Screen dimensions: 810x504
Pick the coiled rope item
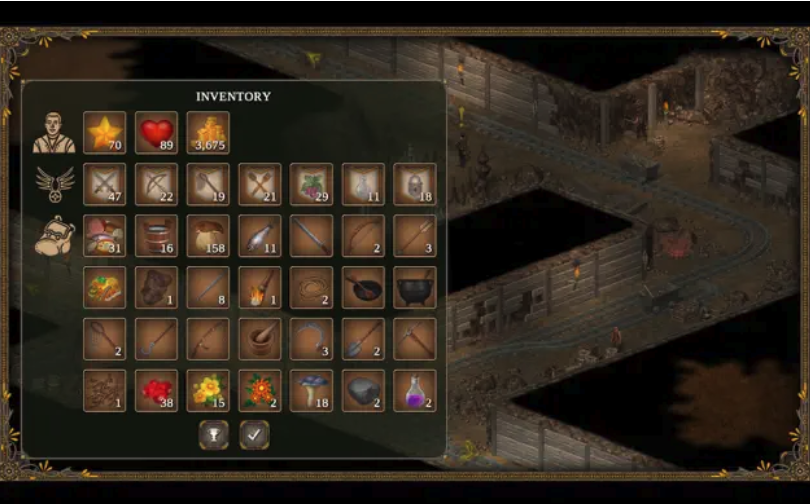311,287
